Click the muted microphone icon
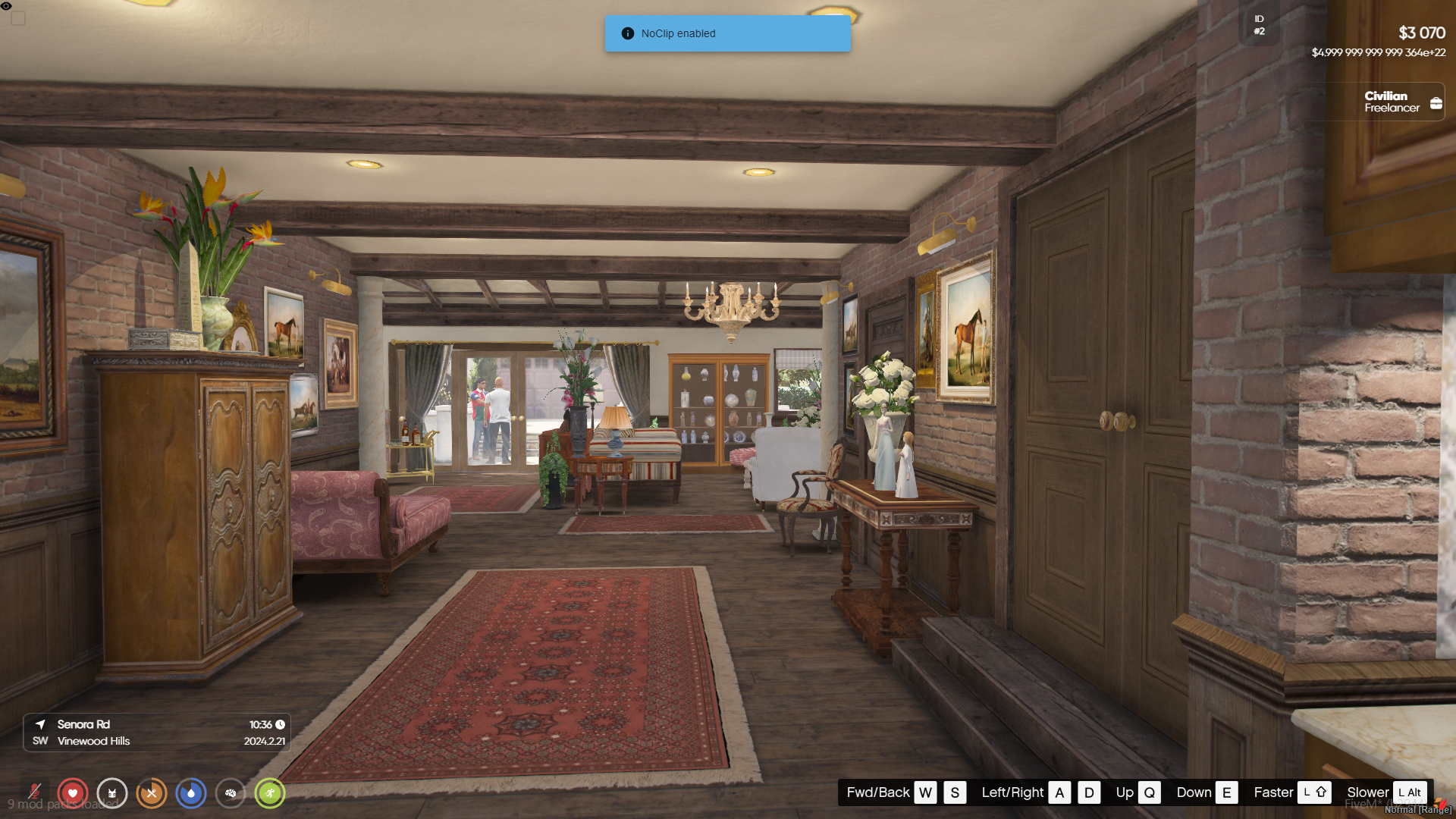Screen dimensions: 1456x819 [x=34, y=792]
